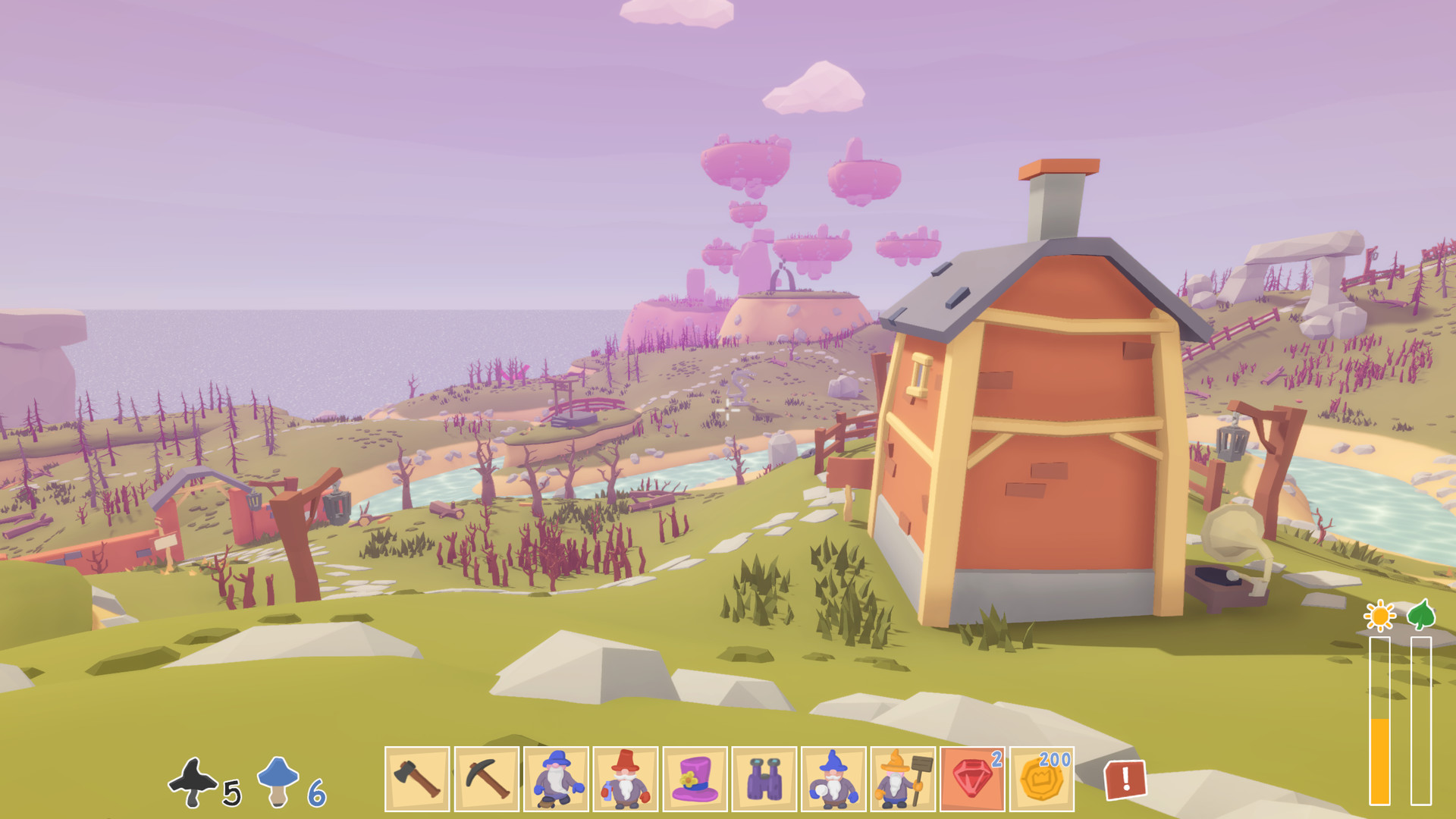Select the axe in the hotbar

(x=417, y=779)
